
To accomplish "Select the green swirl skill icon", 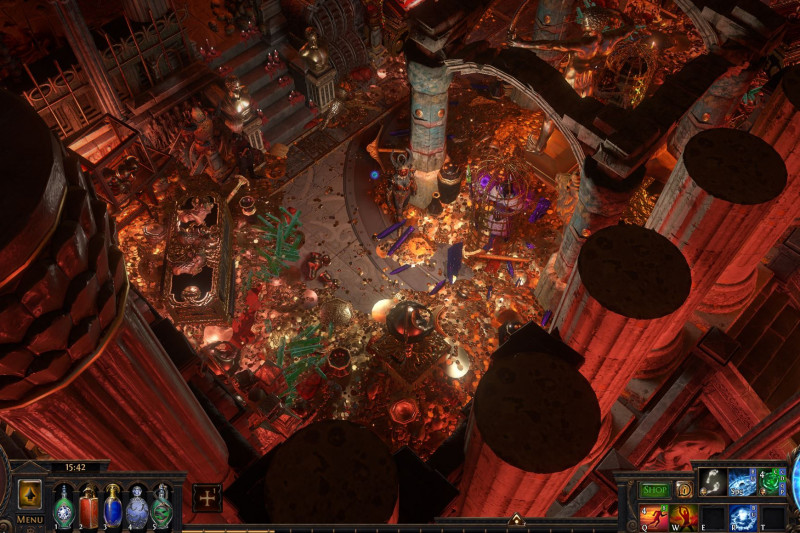I will click(x=771, y=481).
